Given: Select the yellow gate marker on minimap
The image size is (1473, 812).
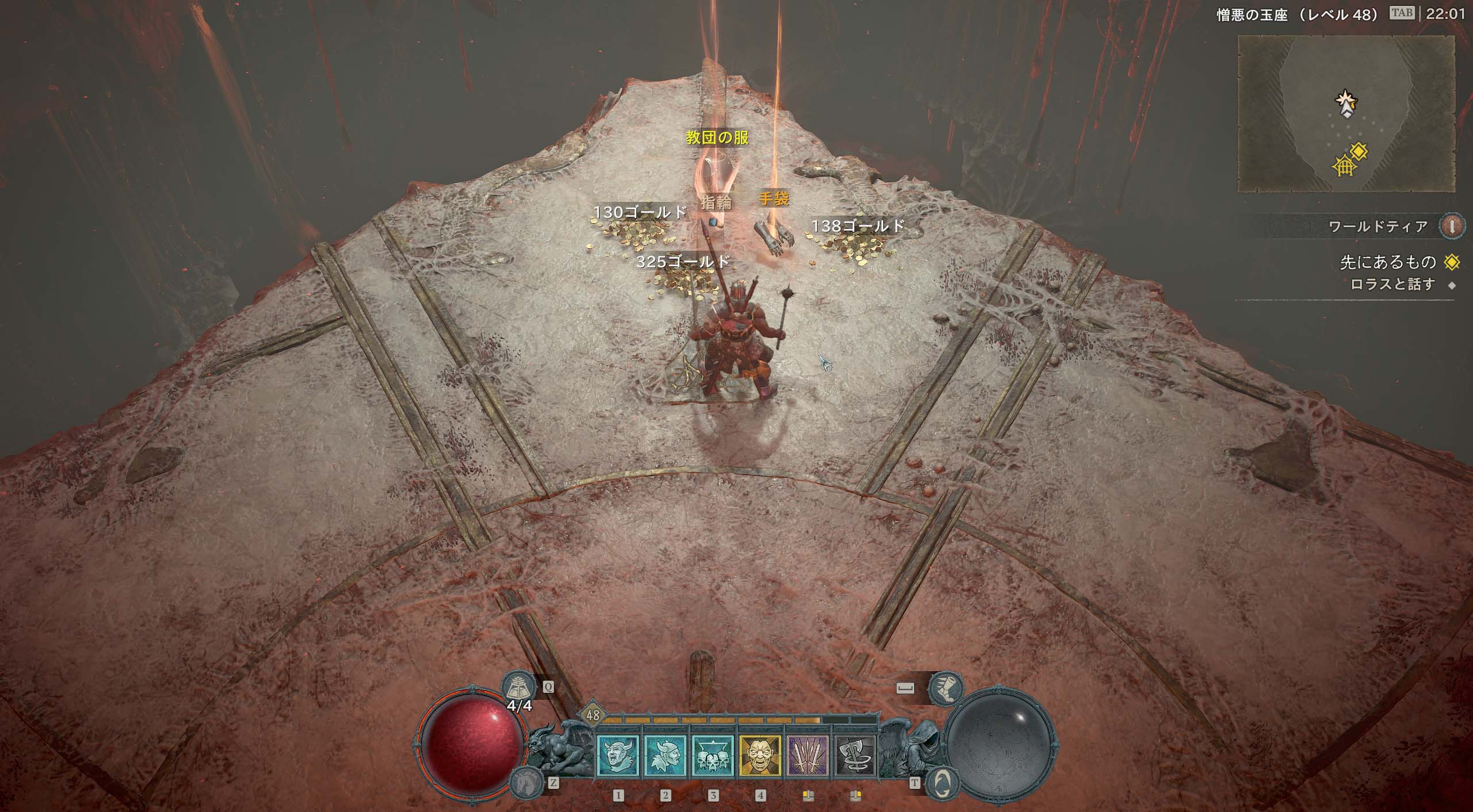Looking at the screenshot, I should click(x=1344, y=167).
